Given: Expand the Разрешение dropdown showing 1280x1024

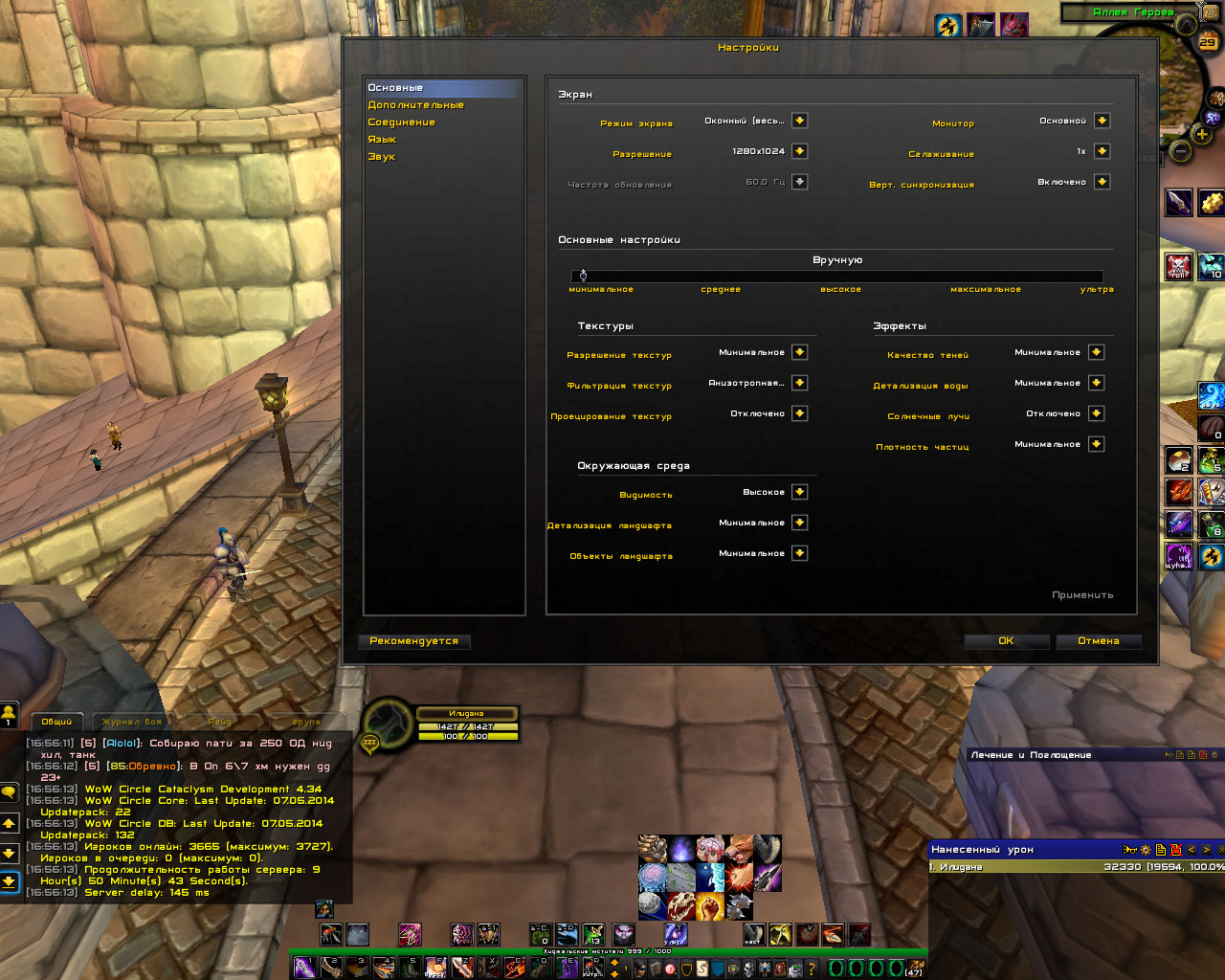Looking at the screenshot, I should pos(799,151).
